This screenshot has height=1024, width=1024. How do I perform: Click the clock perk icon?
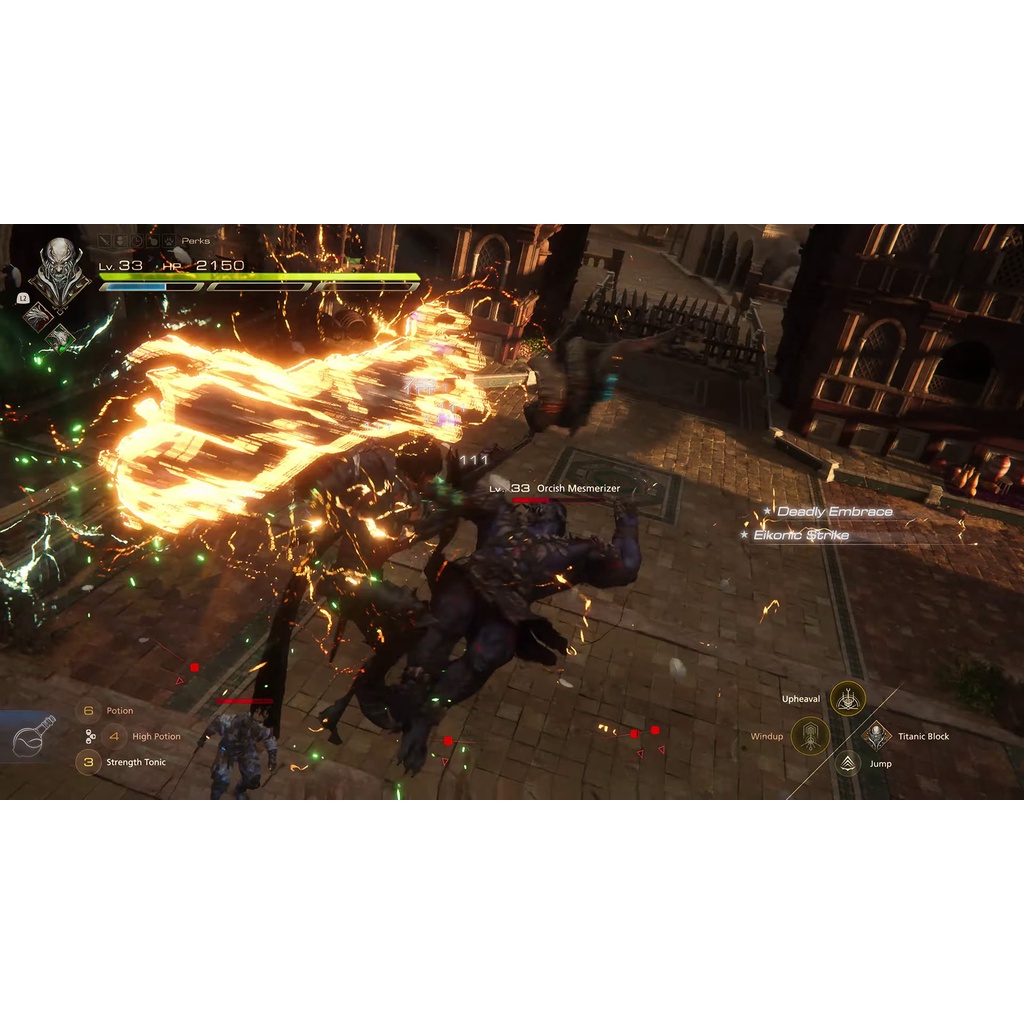[x=136, y=241]
